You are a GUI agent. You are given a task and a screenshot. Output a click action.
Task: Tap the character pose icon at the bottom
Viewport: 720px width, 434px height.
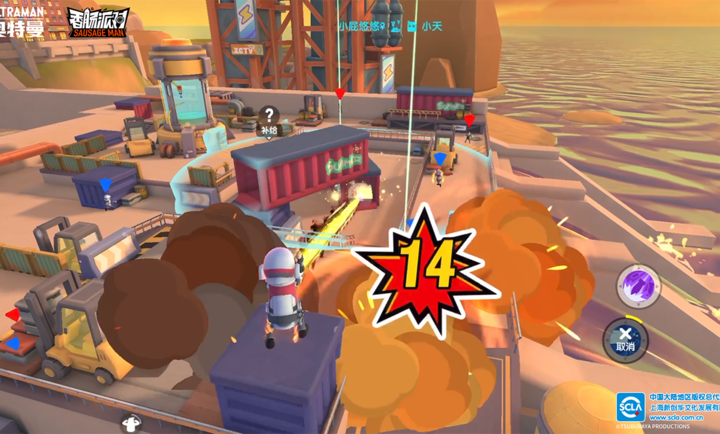pos(130,423)
